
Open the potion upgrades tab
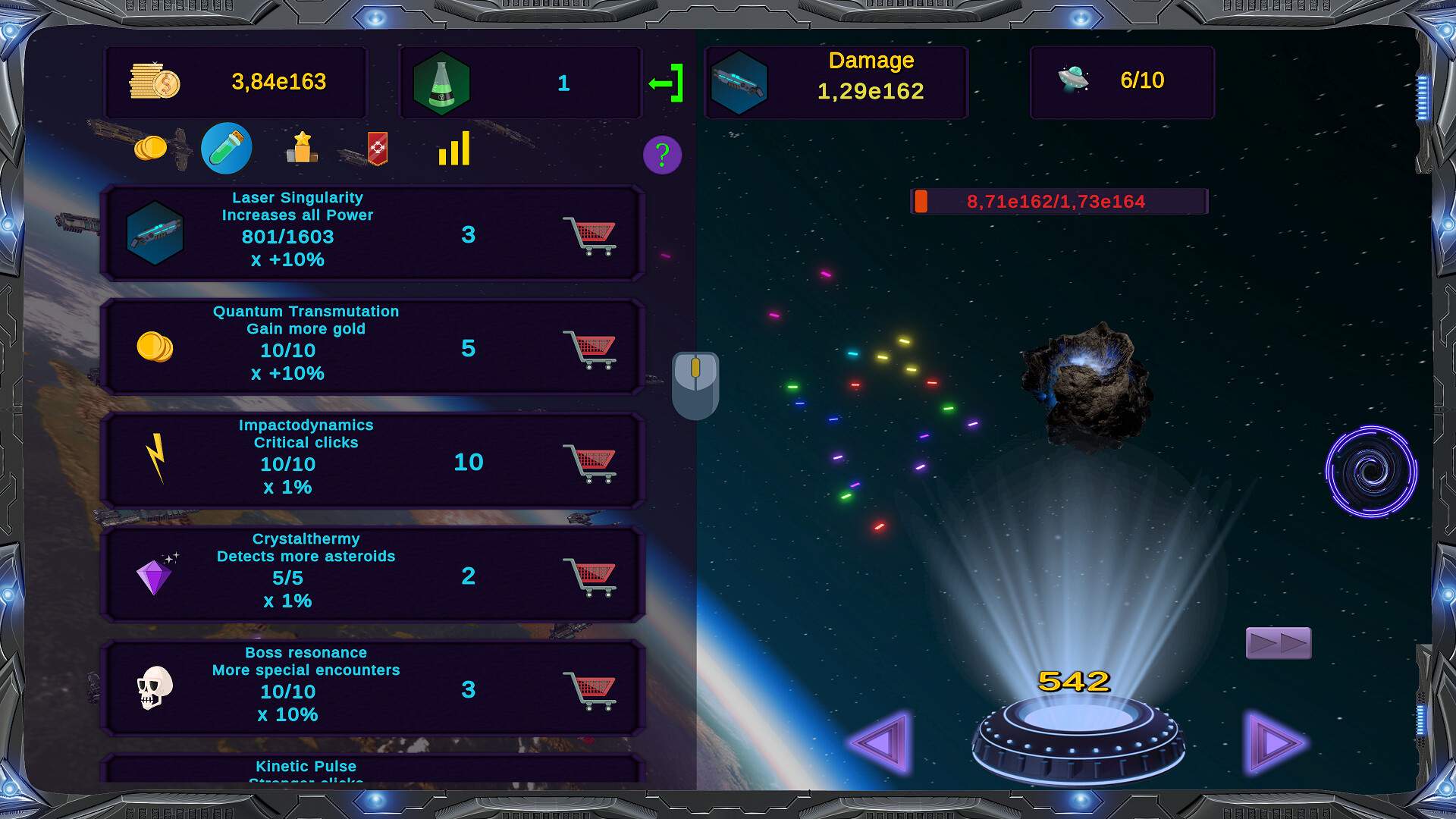[227, 148]
